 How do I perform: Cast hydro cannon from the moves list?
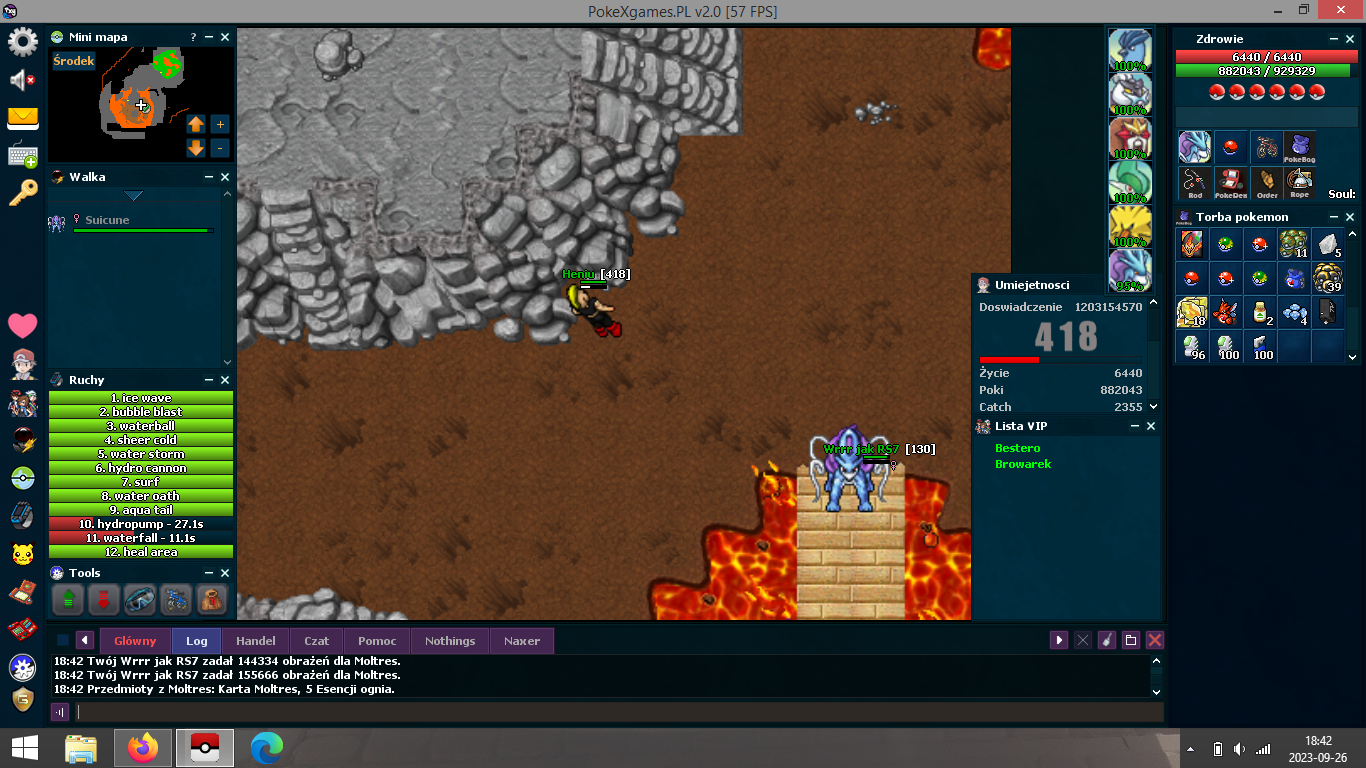pyautogui.click(x=141, y=468)
